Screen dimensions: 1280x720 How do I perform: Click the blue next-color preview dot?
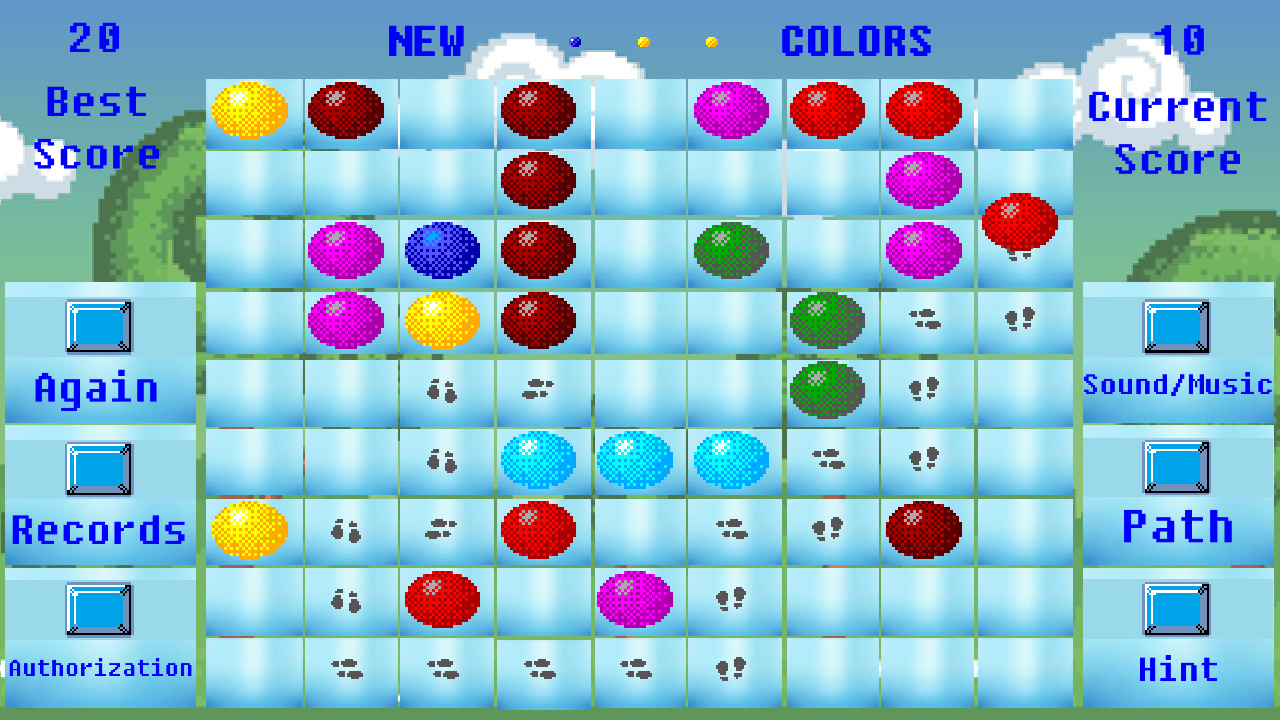tap(575, 40)
